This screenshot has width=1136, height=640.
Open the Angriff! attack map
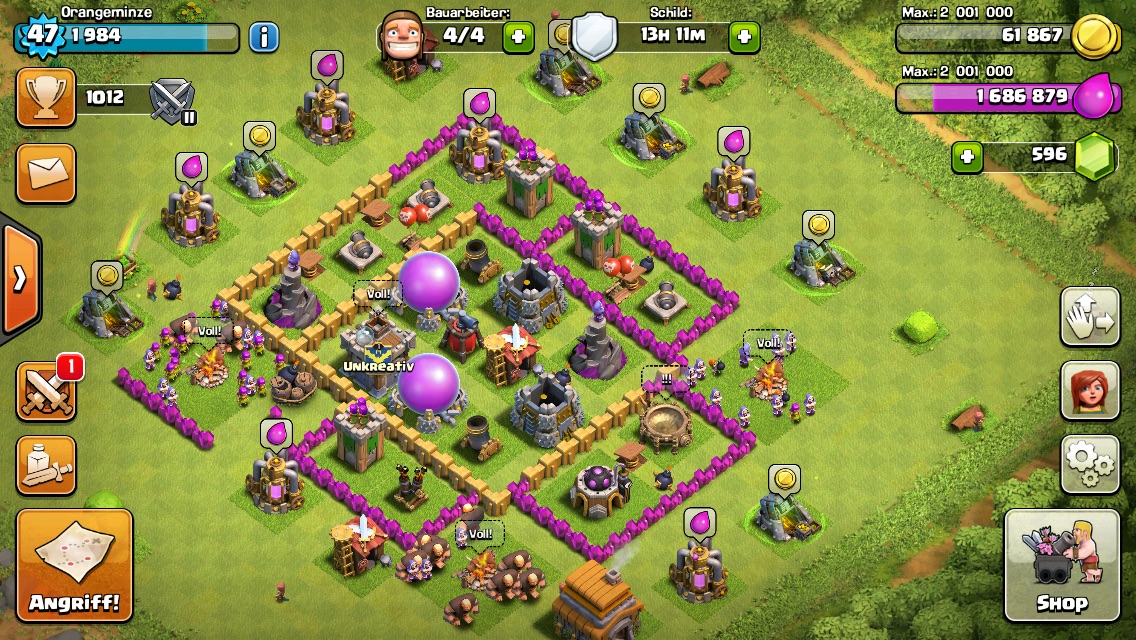coord(74,565)
